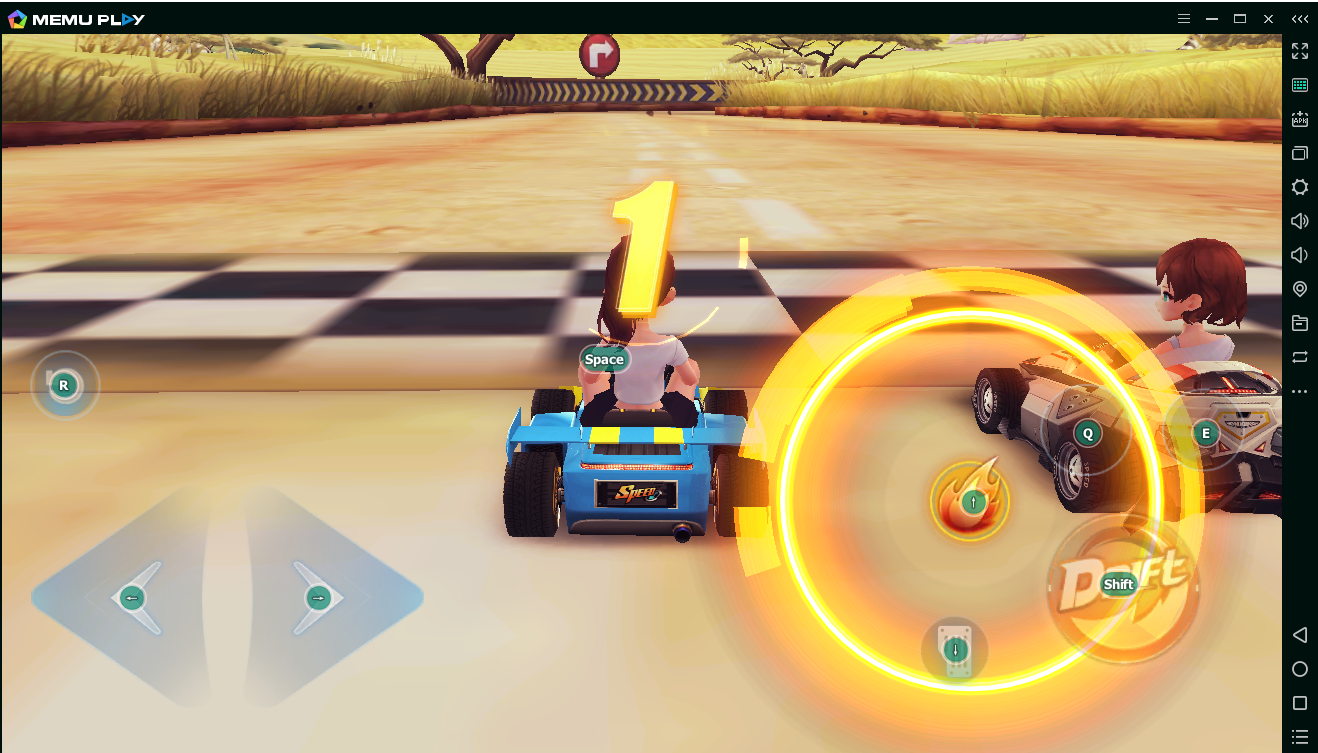Reset the kart with the circular arrow button

(64, 385)
